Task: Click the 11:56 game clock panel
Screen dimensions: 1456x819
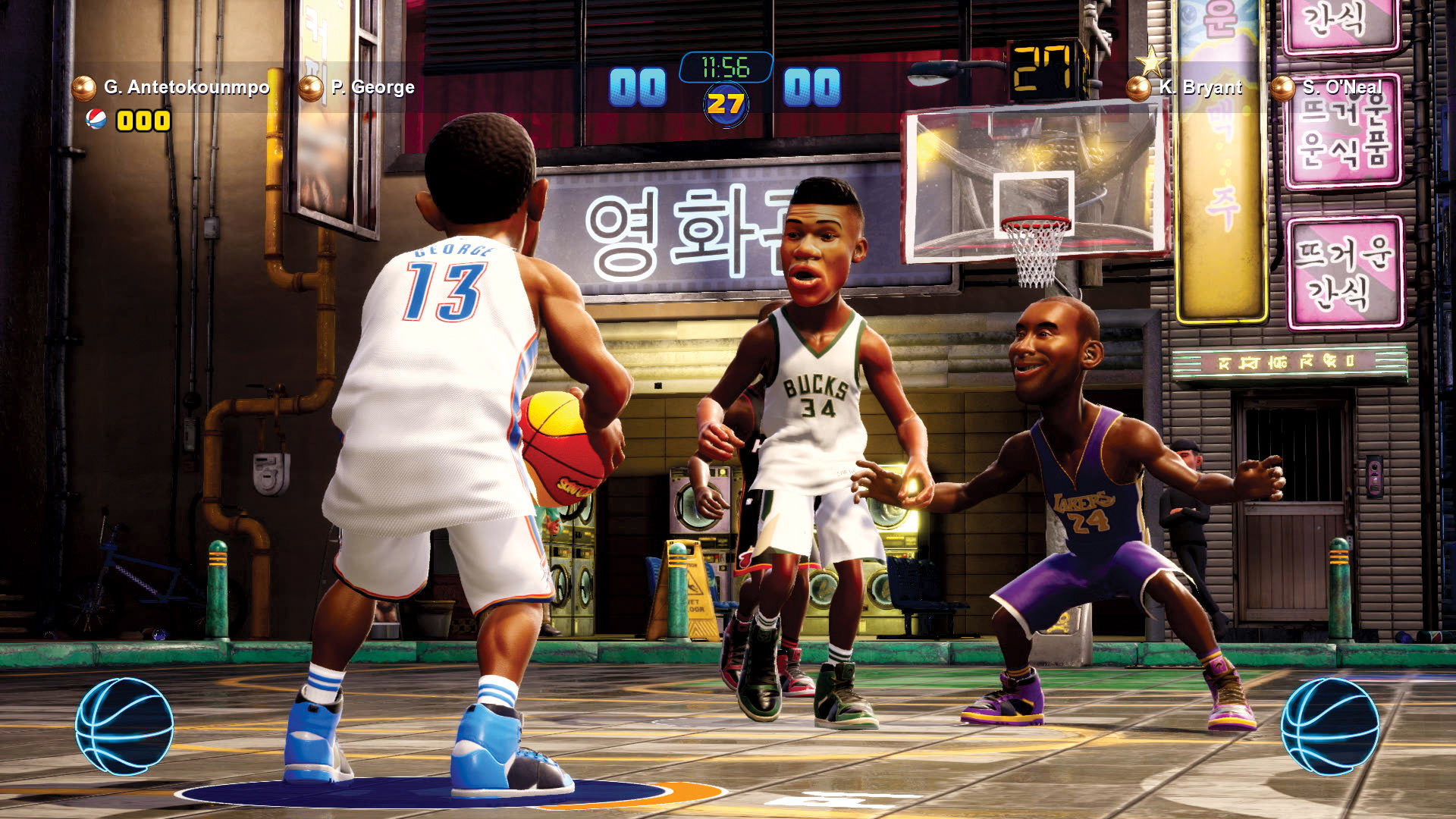Action: (x=726, y=67)
